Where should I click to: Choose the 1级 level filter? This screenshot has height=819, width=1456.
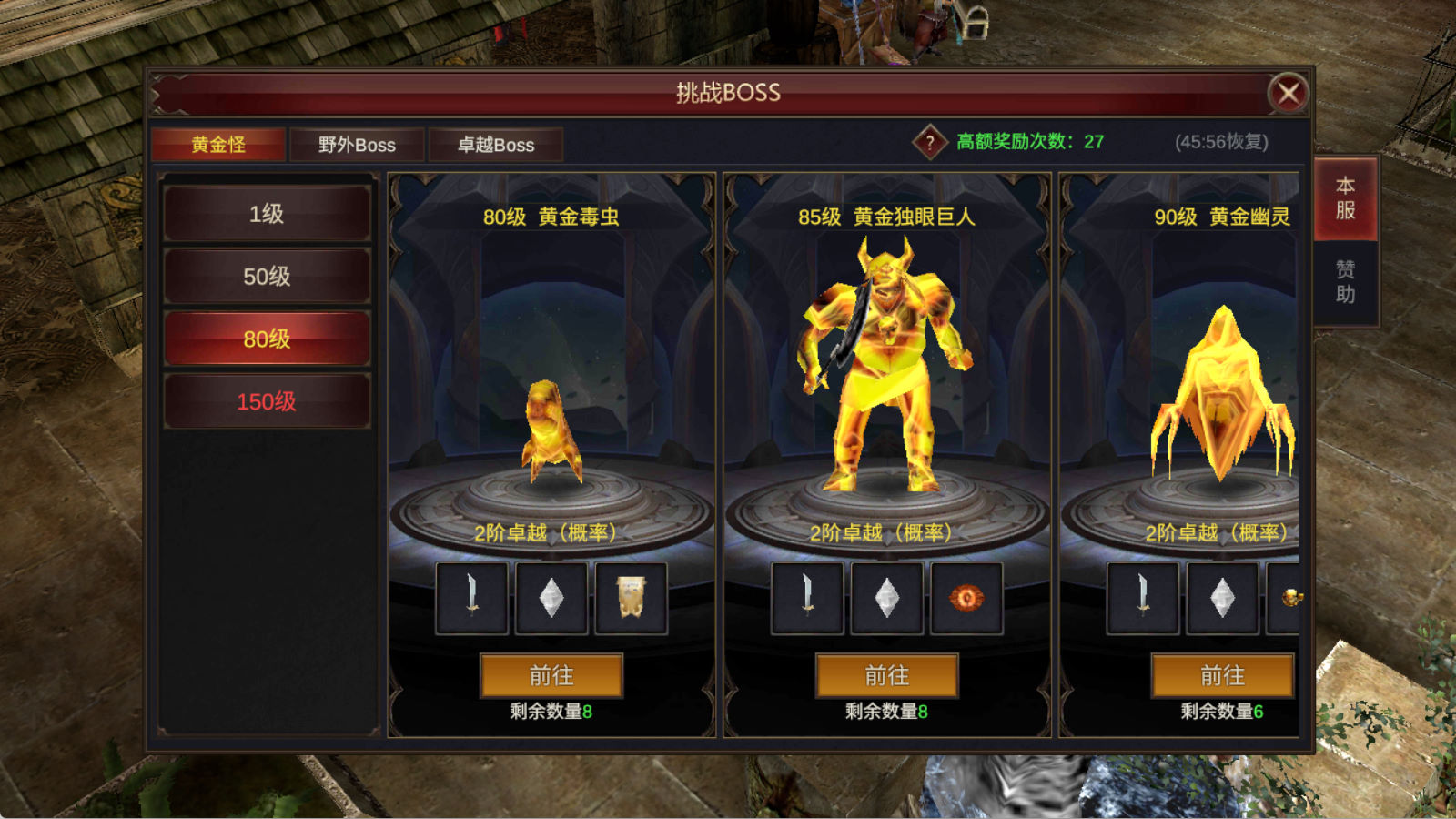(x=267, y=214)
